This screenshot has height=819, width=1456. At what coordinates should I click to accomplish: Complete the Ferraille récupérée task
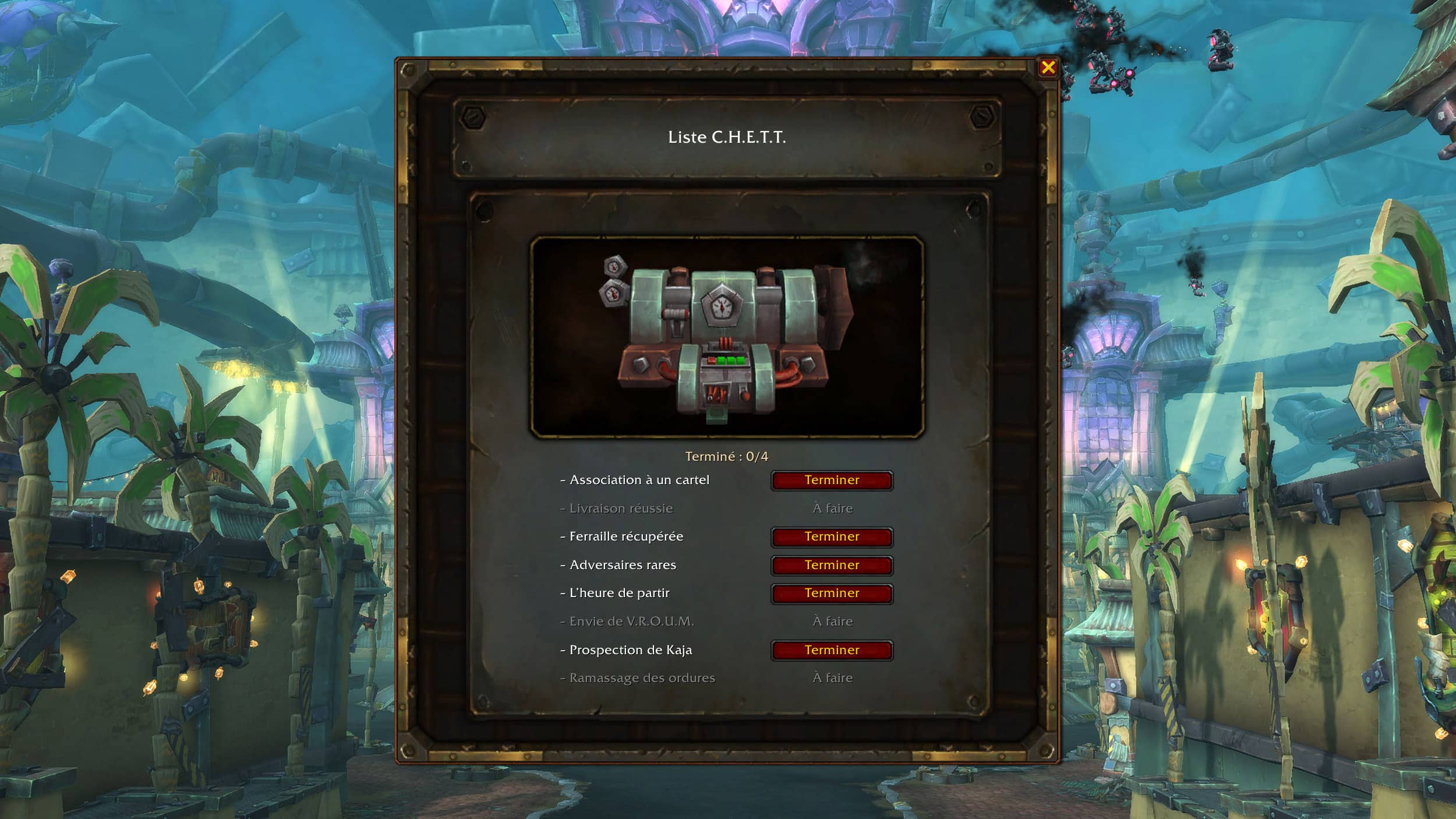(x=832, y=537)
